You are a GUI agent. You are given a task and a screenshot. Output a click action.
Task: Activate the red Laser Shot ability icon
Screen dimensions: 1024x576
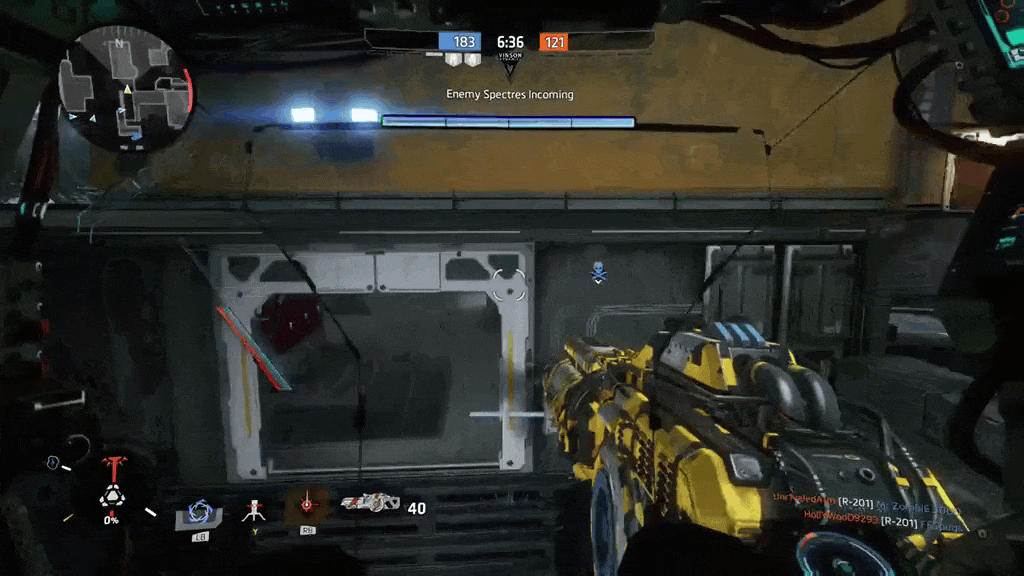pos(307,505)
